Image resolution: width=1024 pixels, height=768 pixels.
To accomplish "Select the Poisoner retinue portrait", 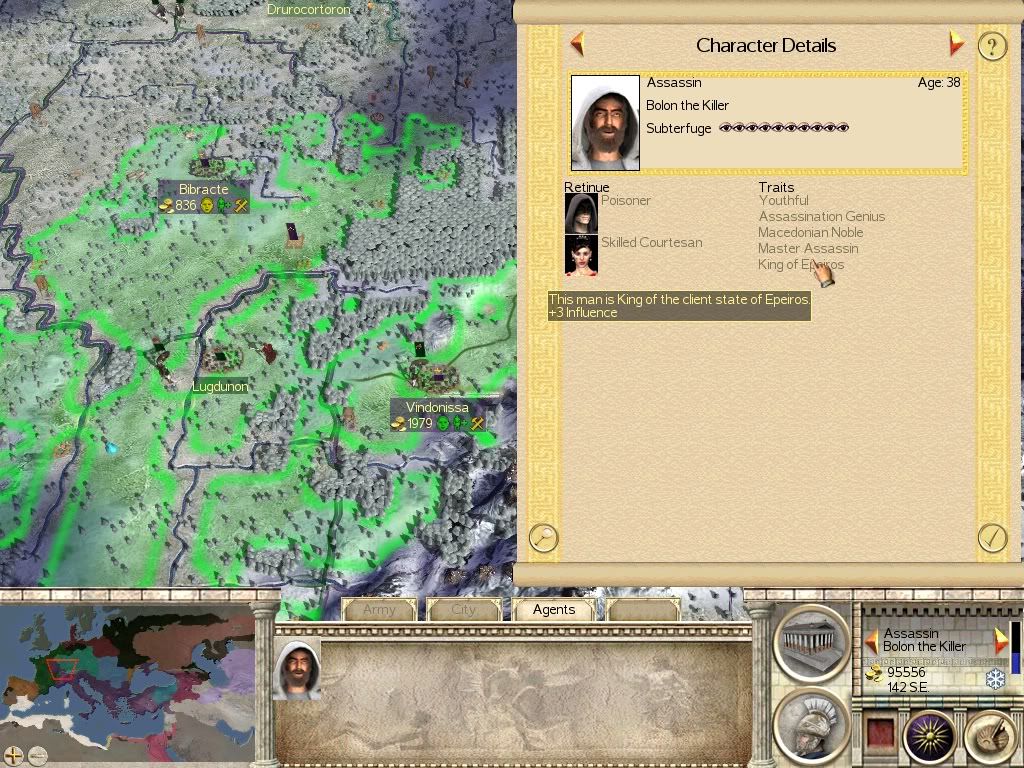I will coord(581,212).
